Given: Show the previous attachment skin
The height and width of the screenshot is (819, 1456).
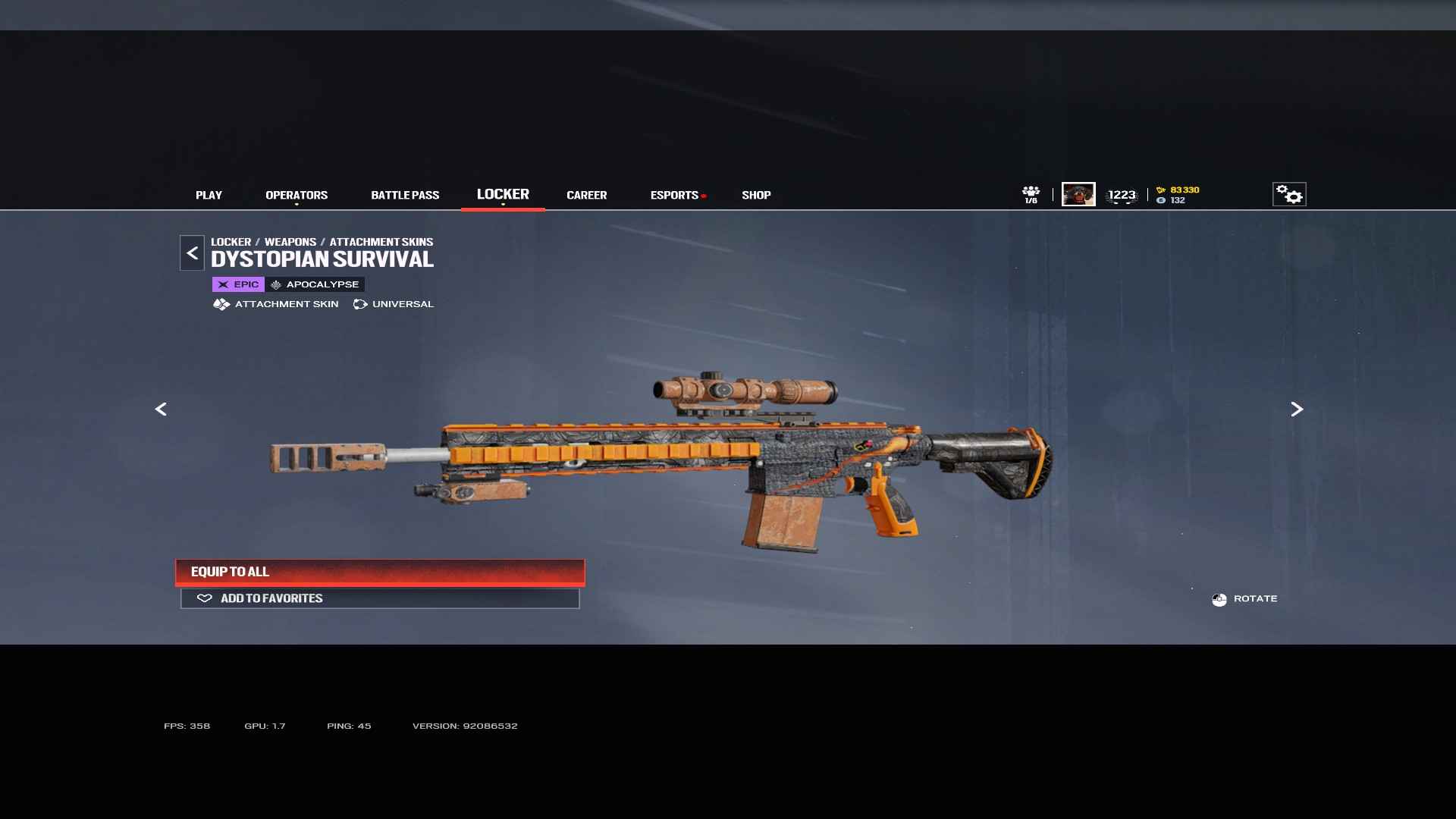Looking at the screenshot, I should click(161, 409).
